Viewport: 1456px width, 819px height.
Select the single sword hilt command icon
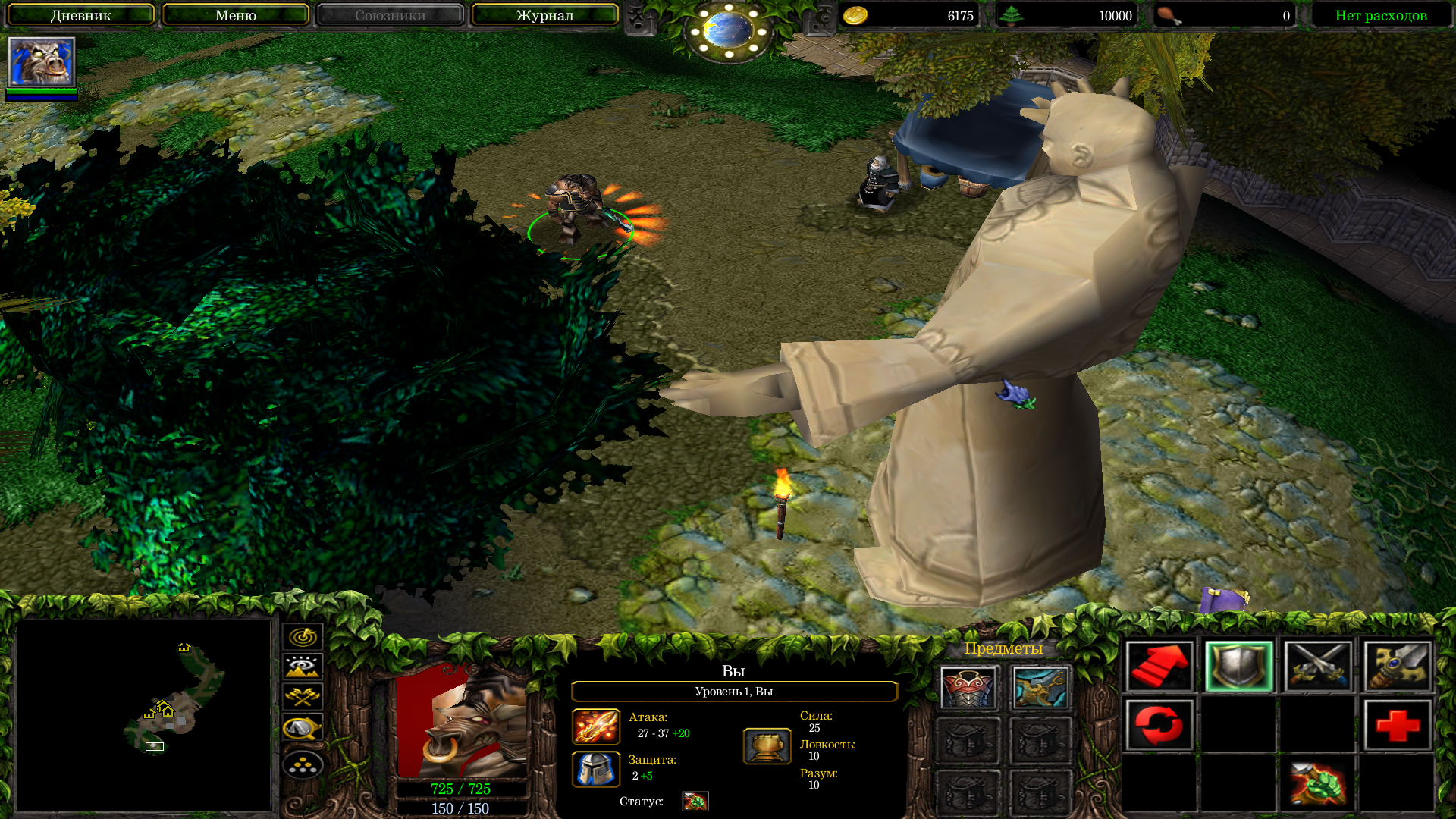[1398, 667]
